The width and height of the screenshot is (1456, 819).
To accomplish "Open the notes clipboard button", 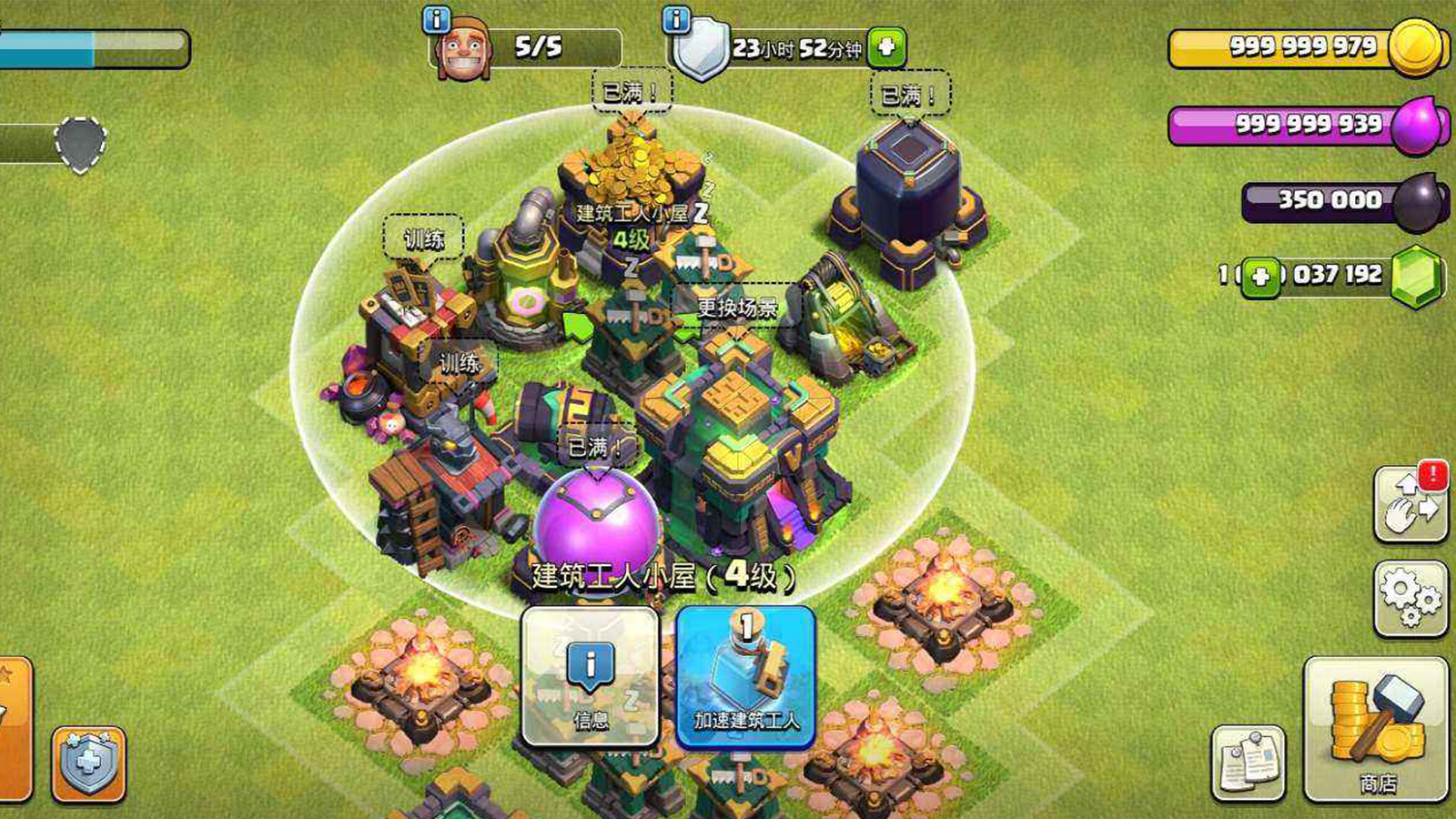I will pyautogui.click(x=1249, y=763).
